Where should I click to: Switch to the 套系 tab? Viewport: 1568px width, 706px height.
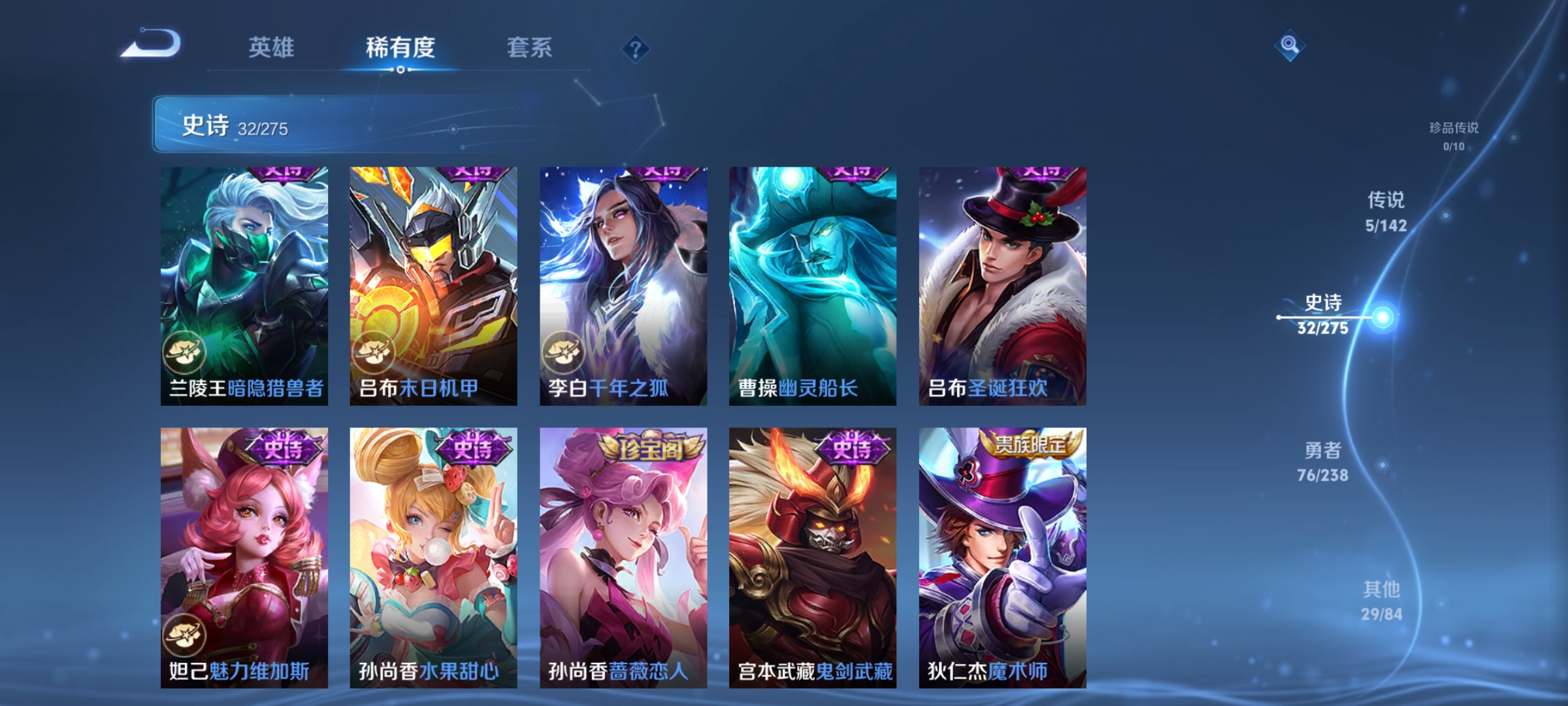click(529, 47)
